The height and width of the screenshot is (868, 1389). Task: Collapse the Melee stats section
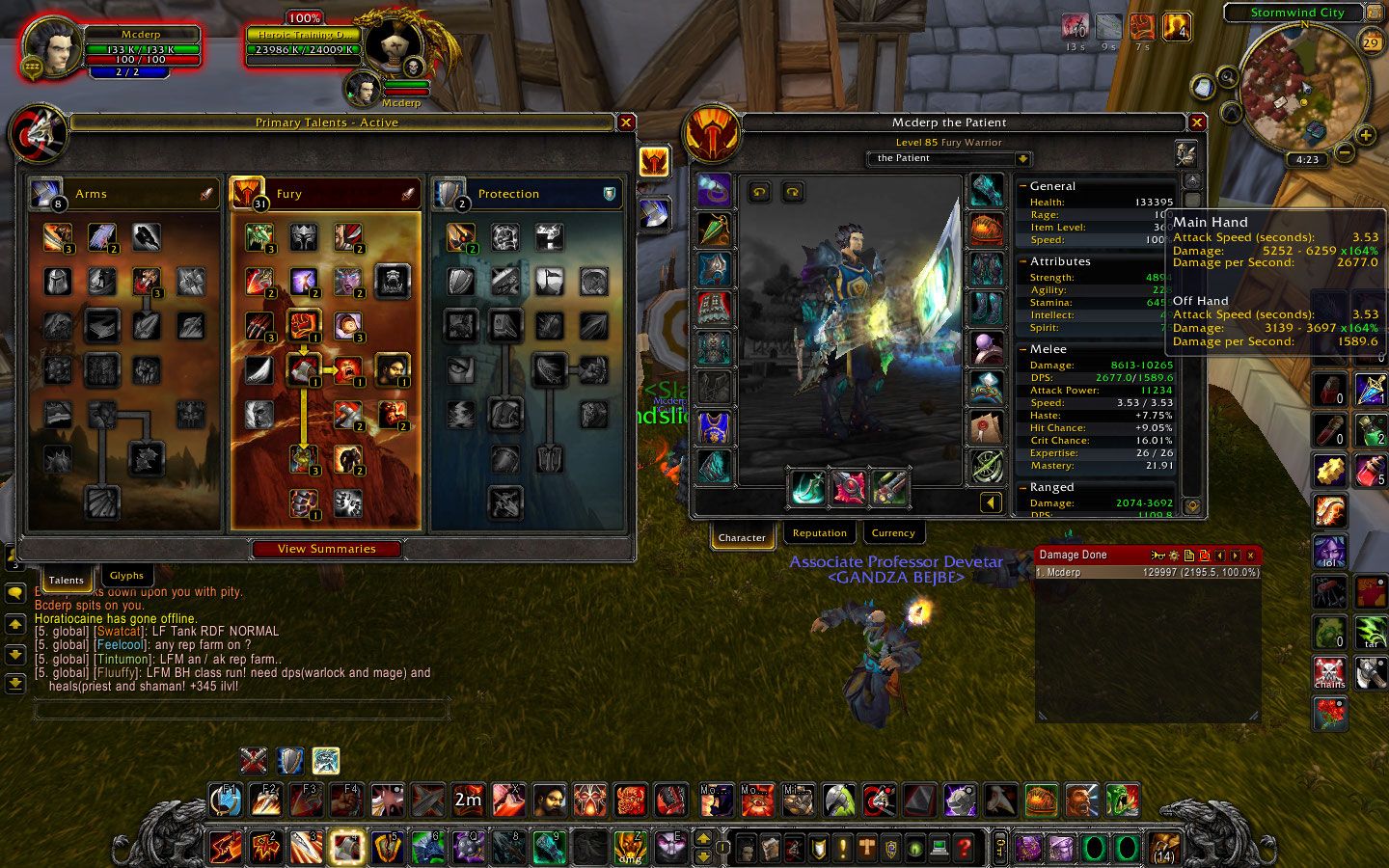(x=1022, y=349)
